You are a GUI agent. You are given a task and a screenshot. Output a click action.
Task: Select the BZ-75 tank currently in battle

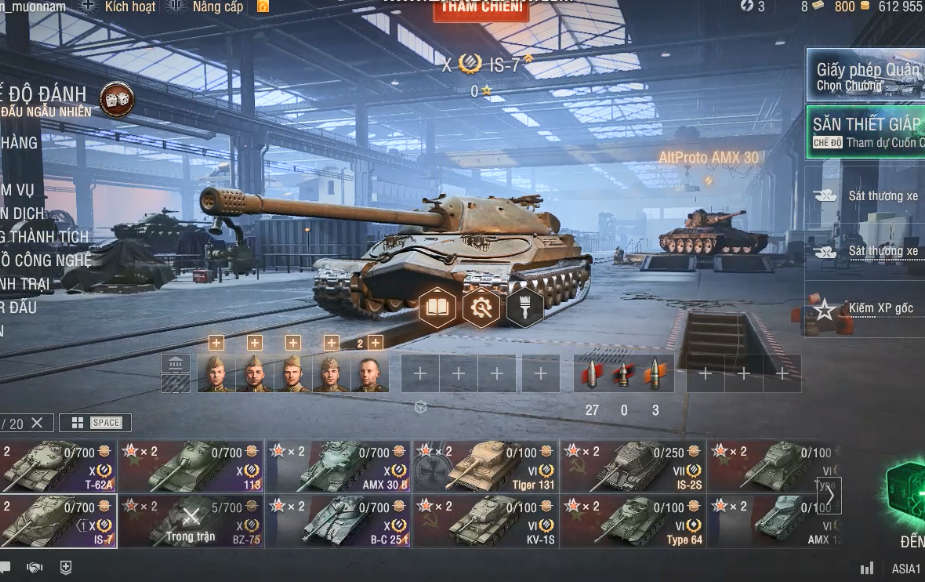[x=191, y=521]
